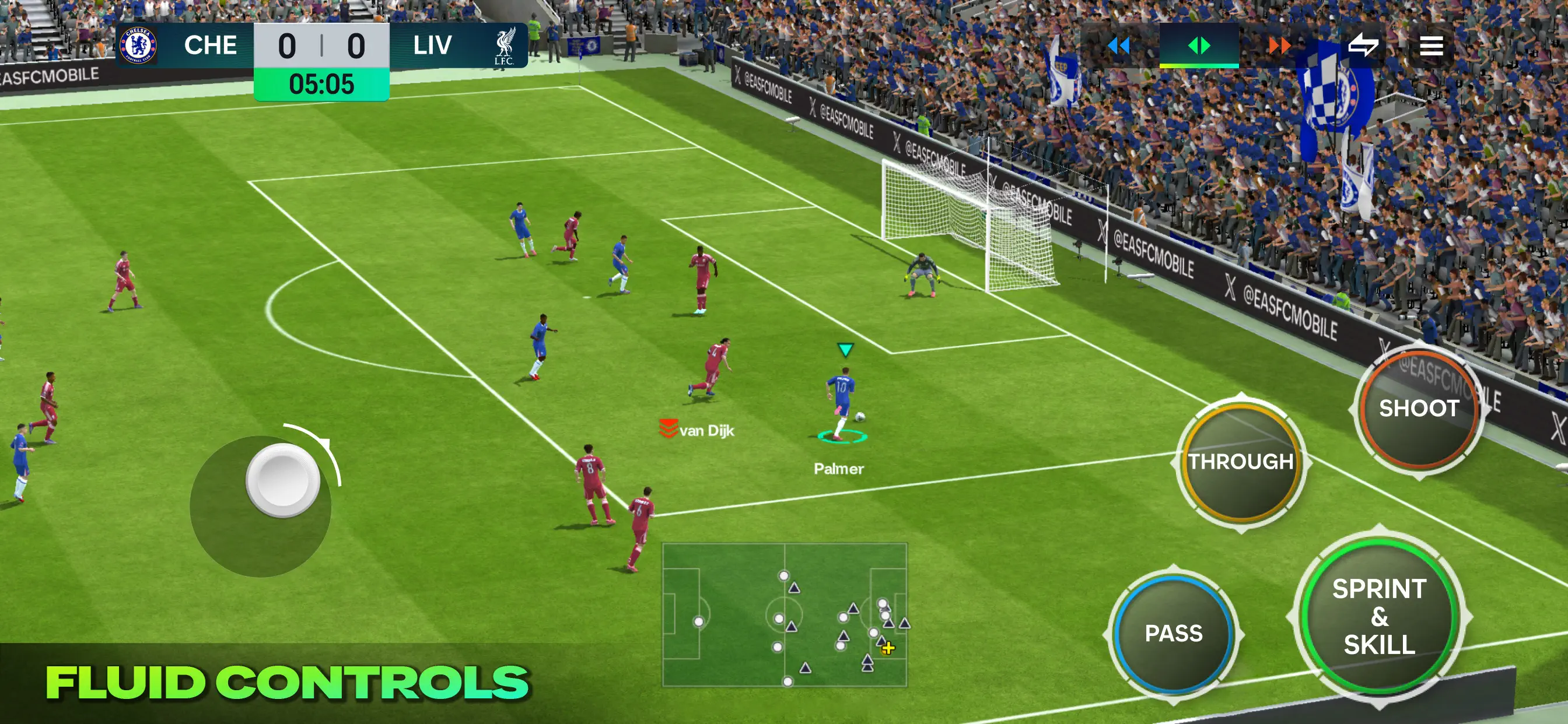Tap the match timer showing 05:05

point(321,85)
